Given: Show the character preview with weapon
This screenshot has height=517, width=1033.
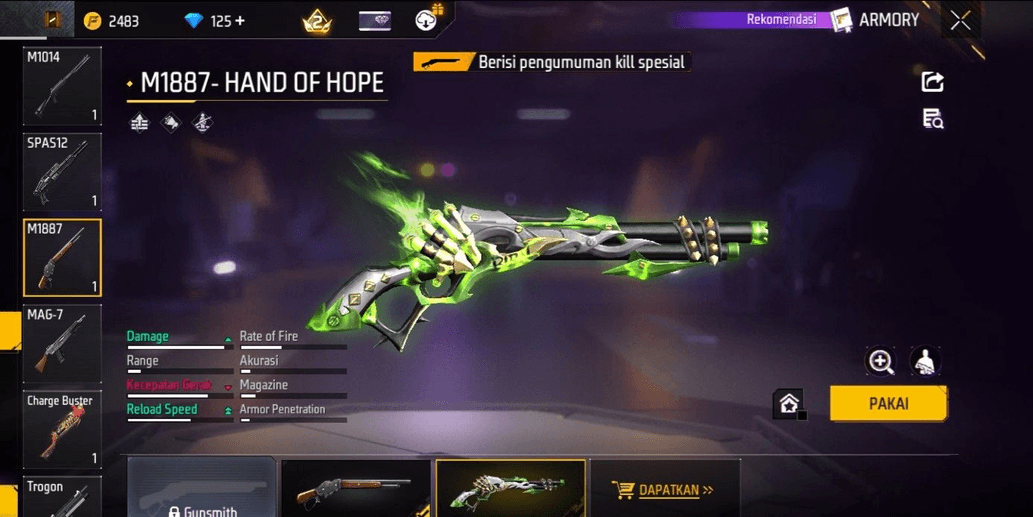Looking at the screenshot, I should click(925, 362).
